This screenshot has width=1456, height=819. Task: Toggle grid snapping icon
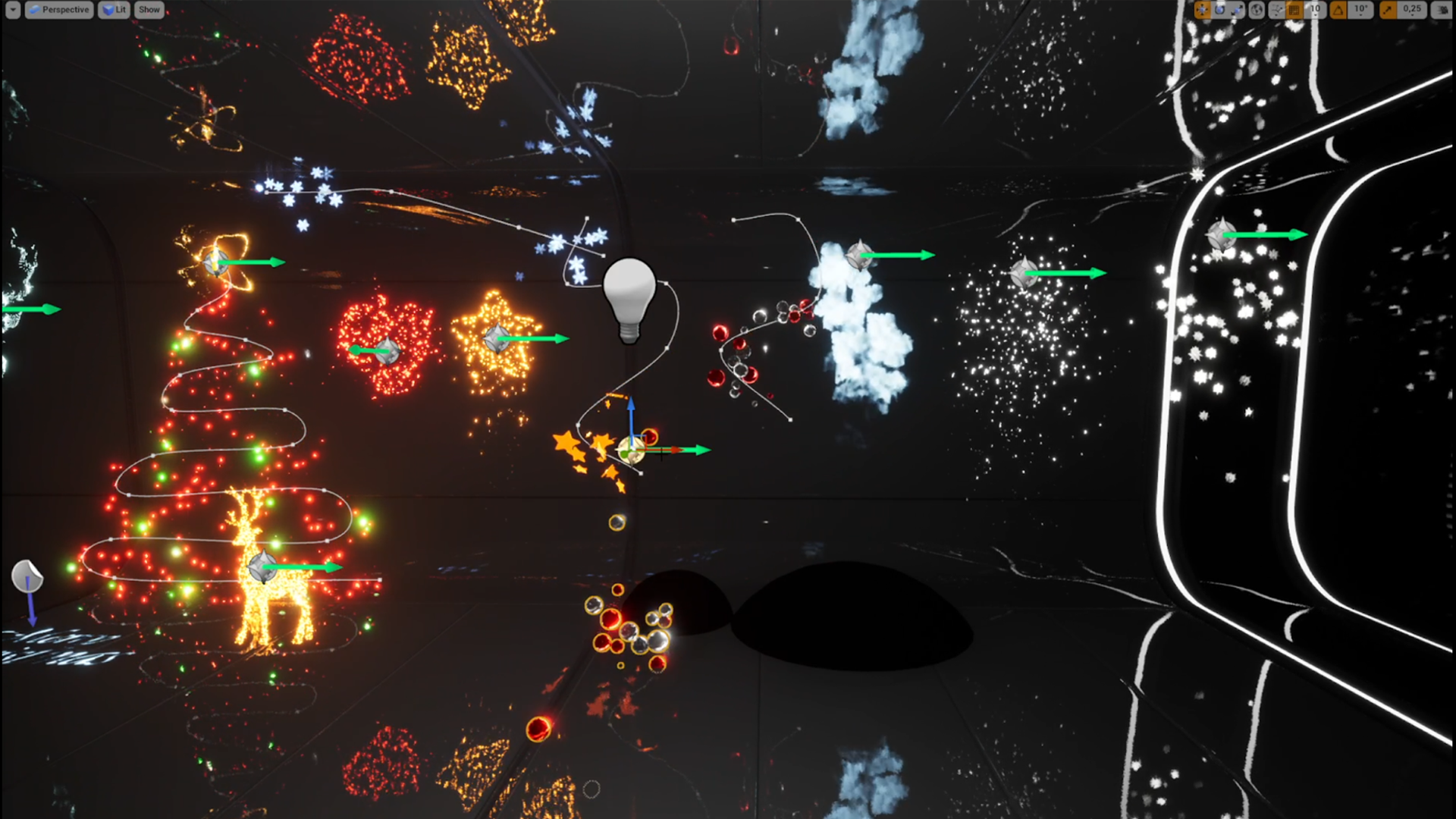coord(1294,10)
